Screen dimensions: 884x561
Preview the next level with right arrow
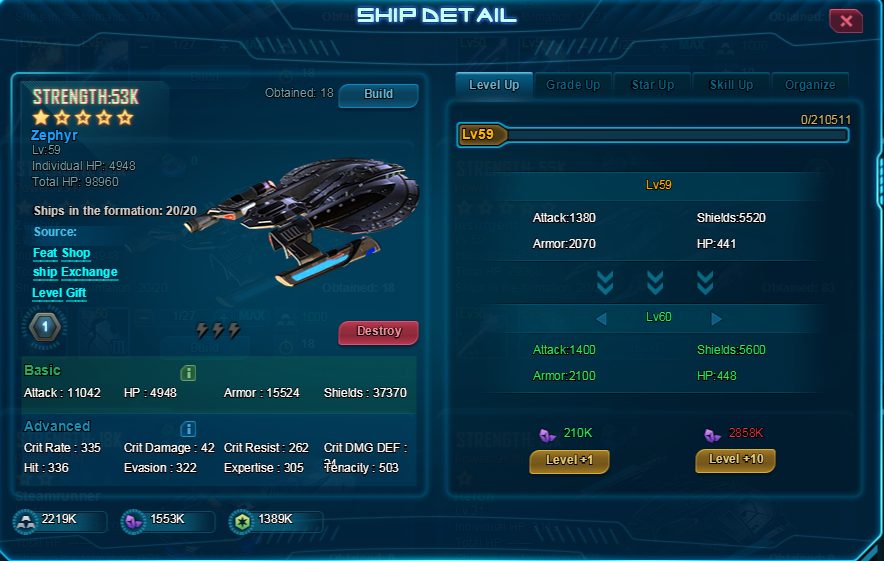[x=716, y=319]
